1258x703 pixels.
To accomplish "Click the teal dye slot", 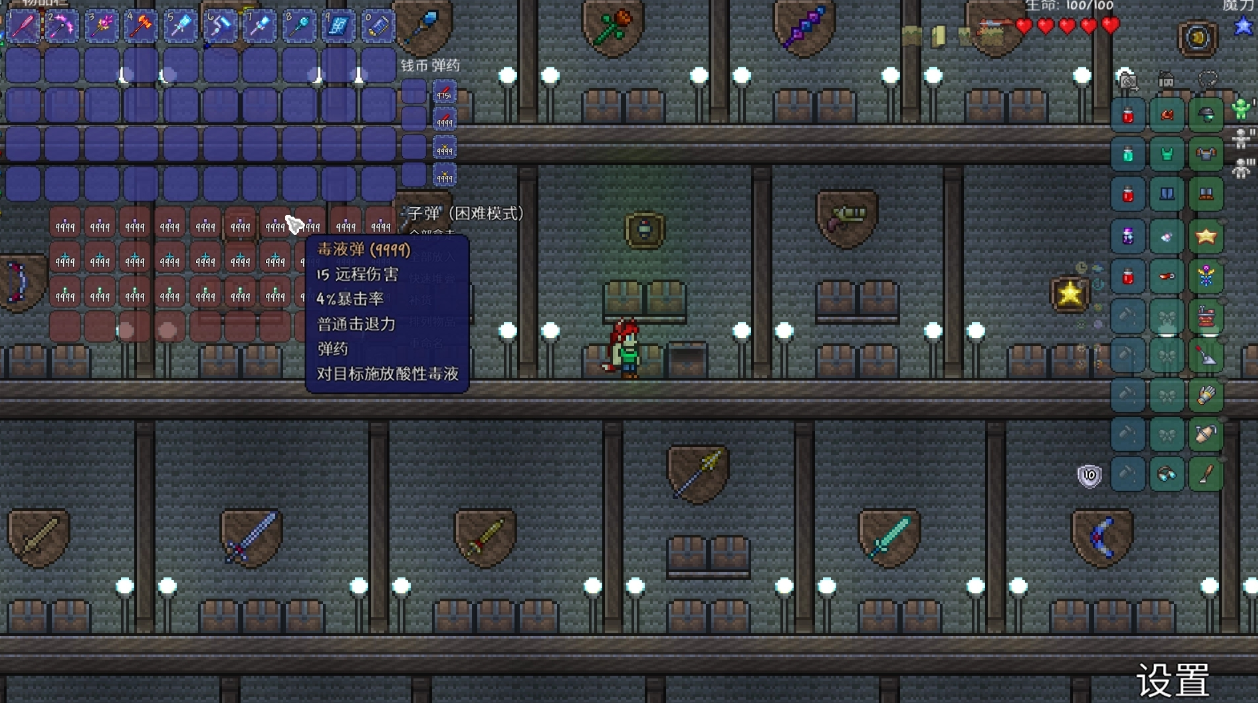I will (x=1128, y=154).
